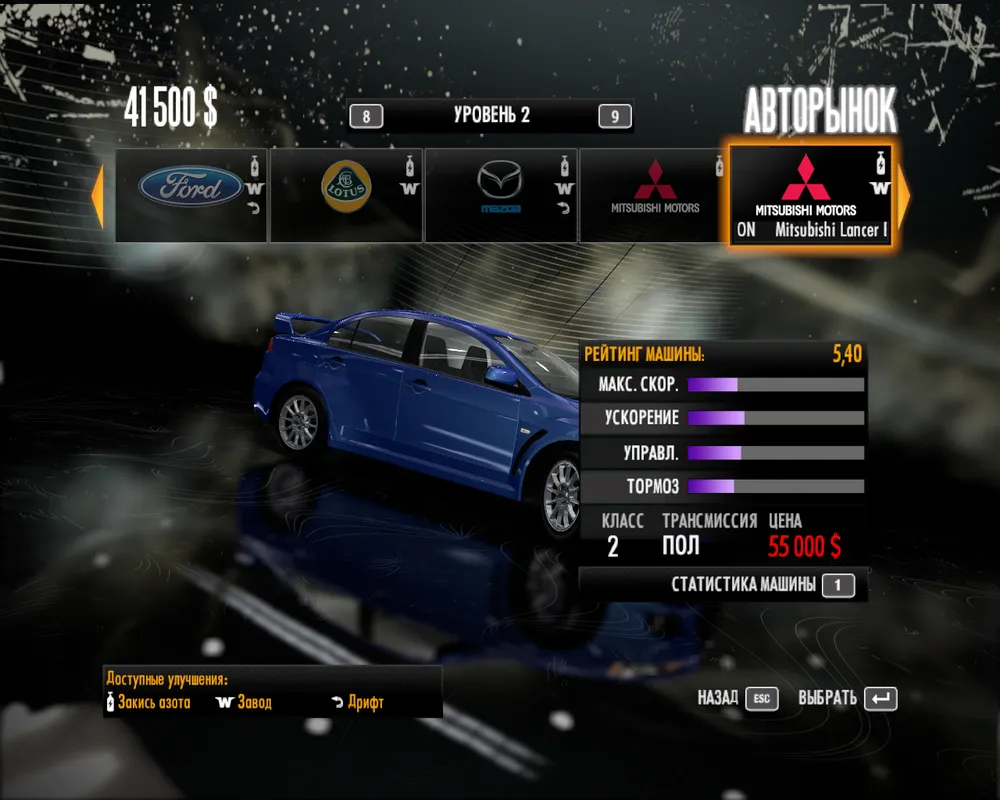Show previous cars with the left orange arrow
This screenshot has height=800, width=1000.
tap(98, 197)
